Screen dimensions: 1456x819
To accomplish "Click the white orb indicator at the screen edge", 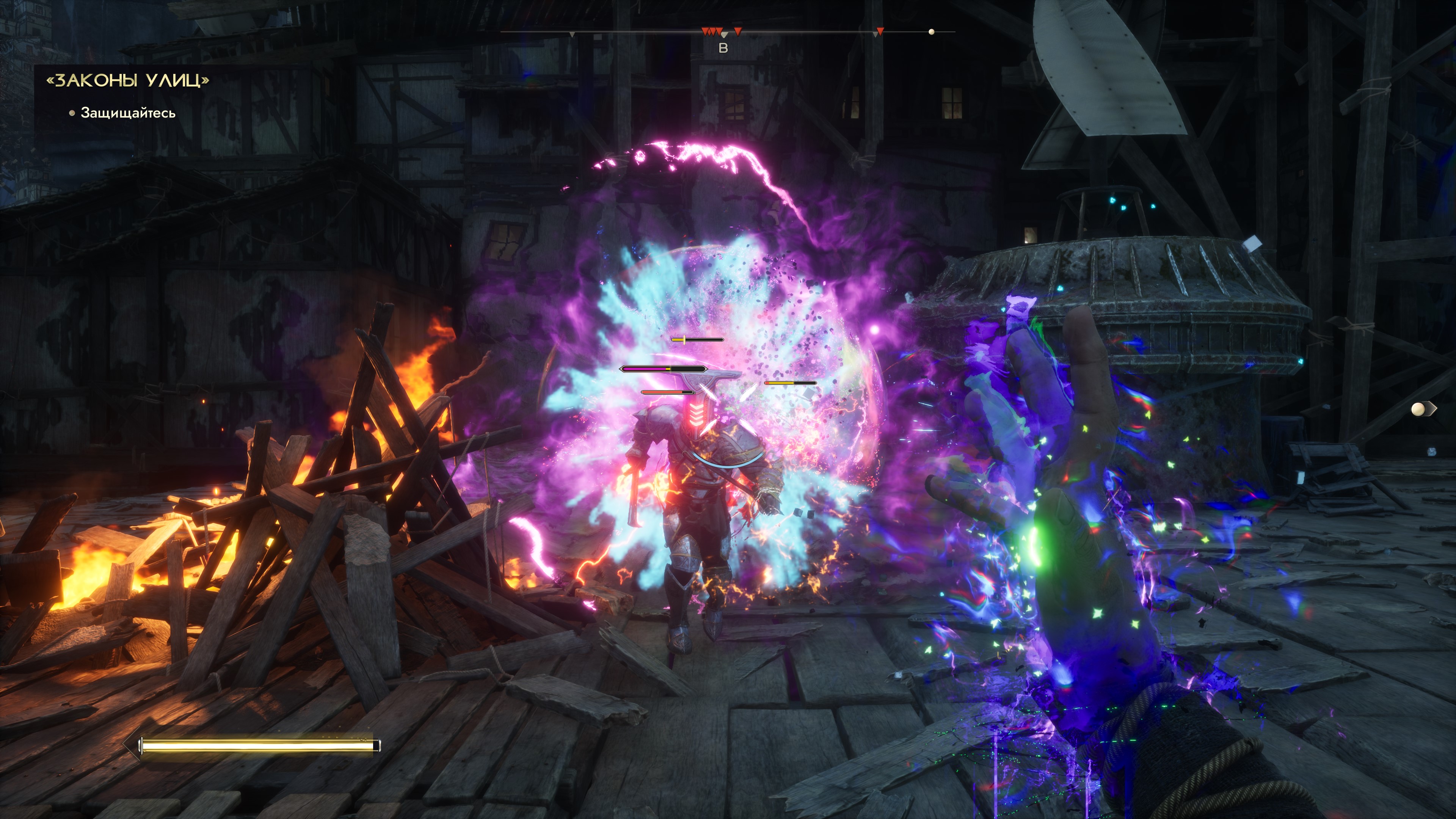I will tap(1418, 409).
